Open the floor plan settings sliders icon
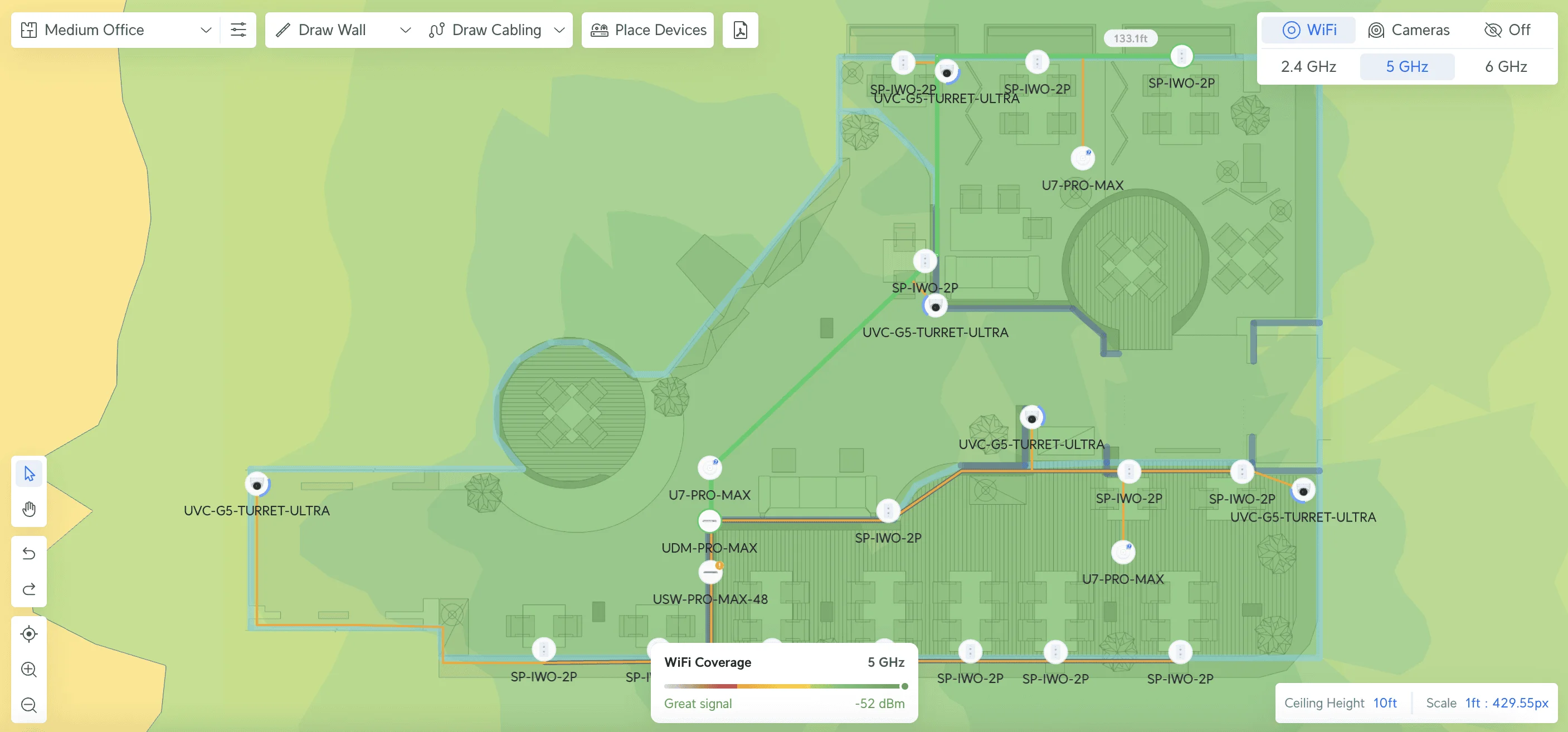This screenshot has height=732, width=1568. pos(238,29)
